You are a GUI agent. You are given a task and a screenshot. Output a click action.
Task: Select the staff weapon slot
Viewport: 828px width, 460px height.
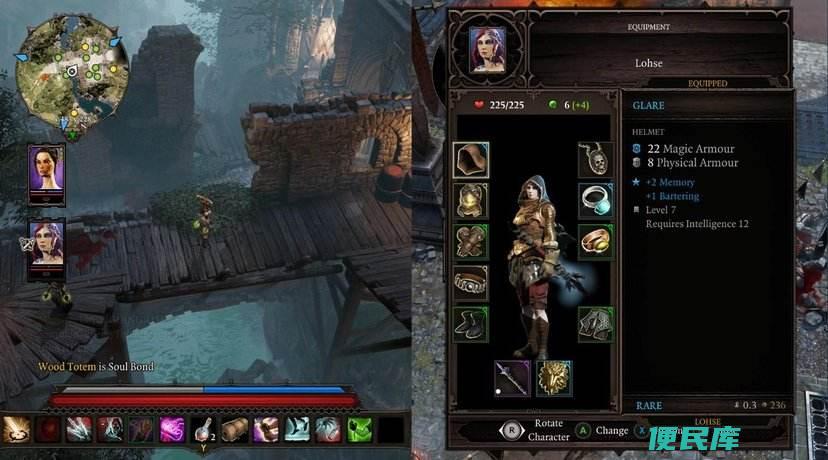click(x=512, y=377)
